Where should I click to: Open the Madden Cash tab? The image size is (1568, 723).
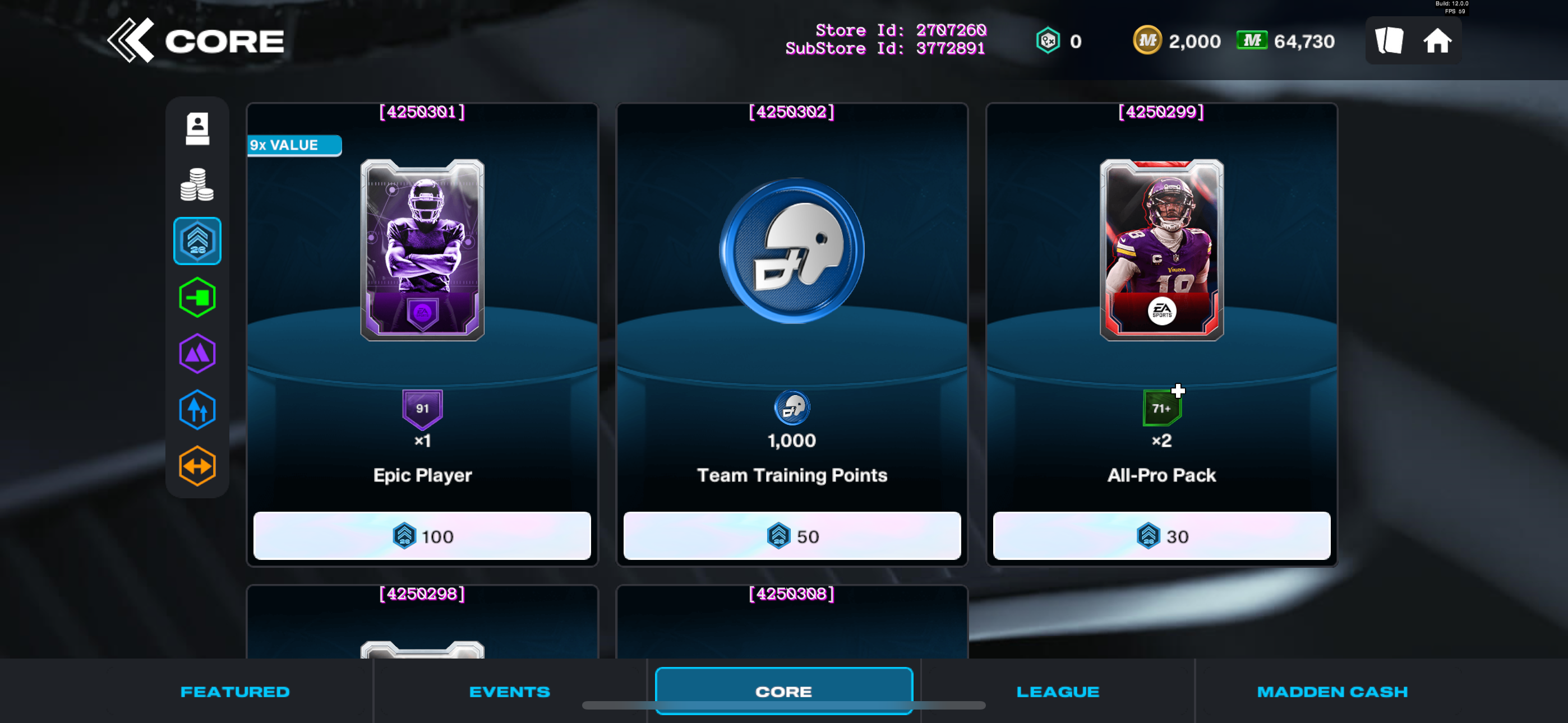point(1332,692)
